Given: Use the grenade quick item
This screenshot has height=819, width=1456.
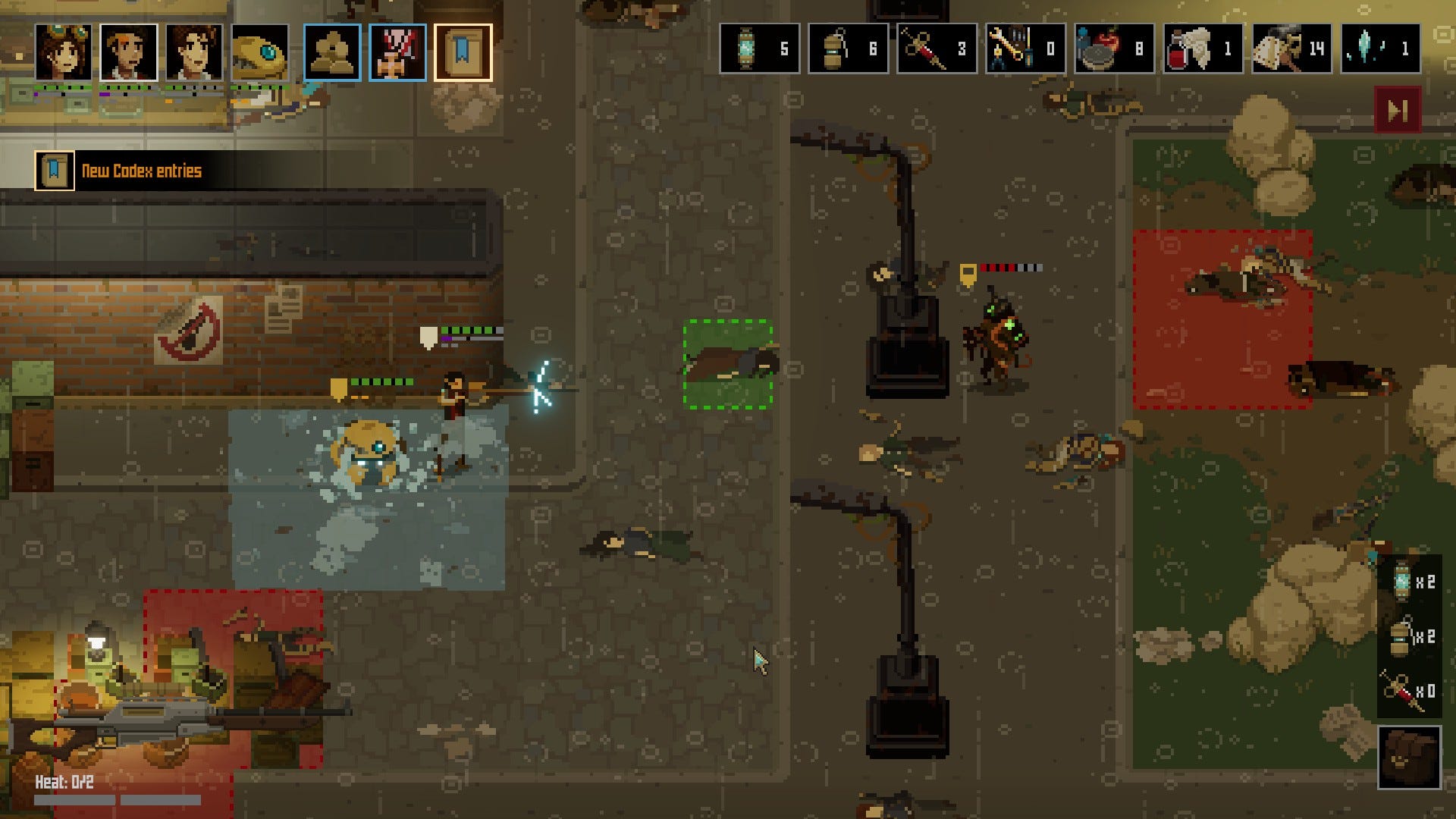Looking at the screenshot, I should click(x=1409, y=636).
